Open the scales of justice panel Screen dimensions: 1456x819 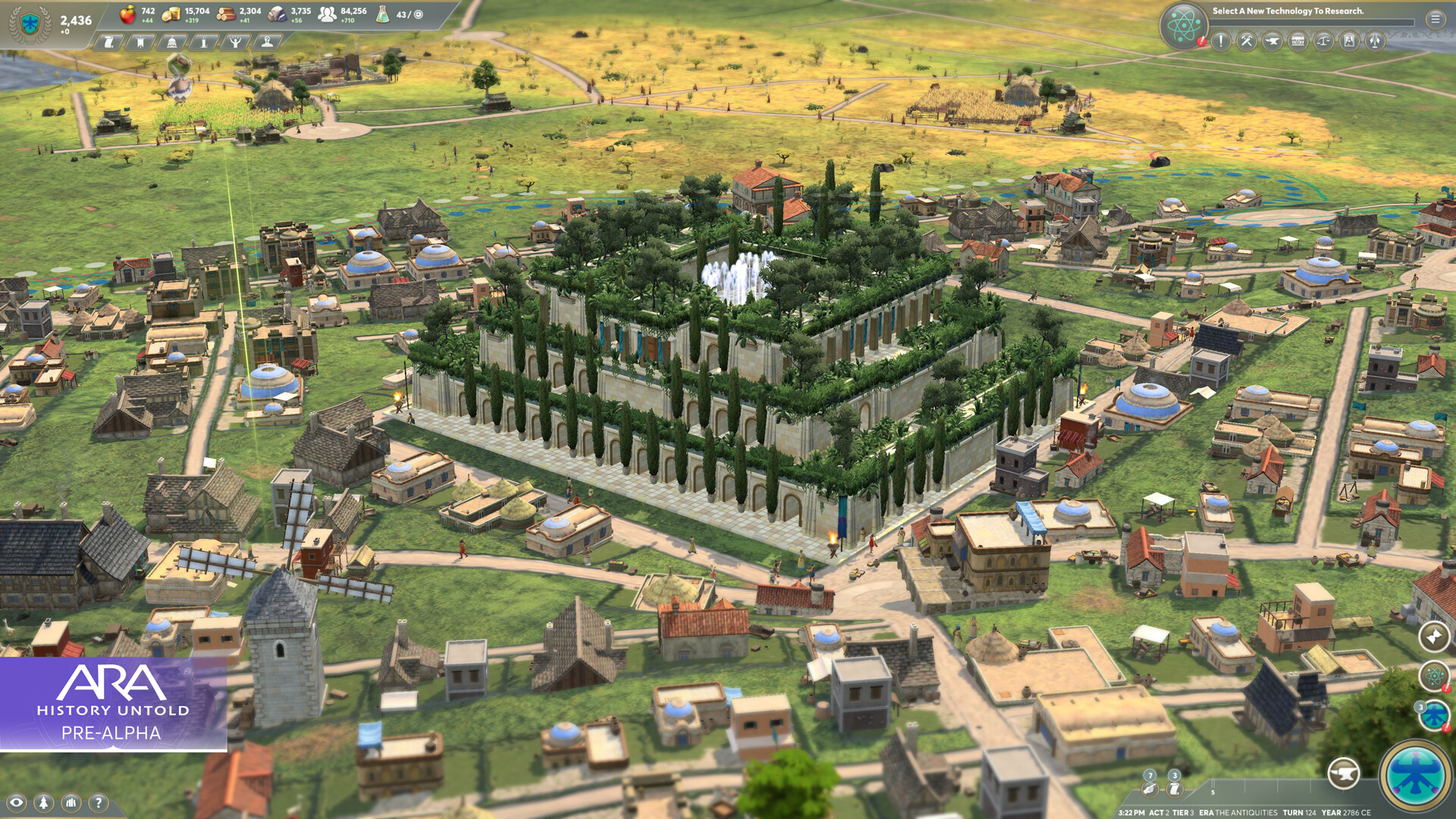1324,41
